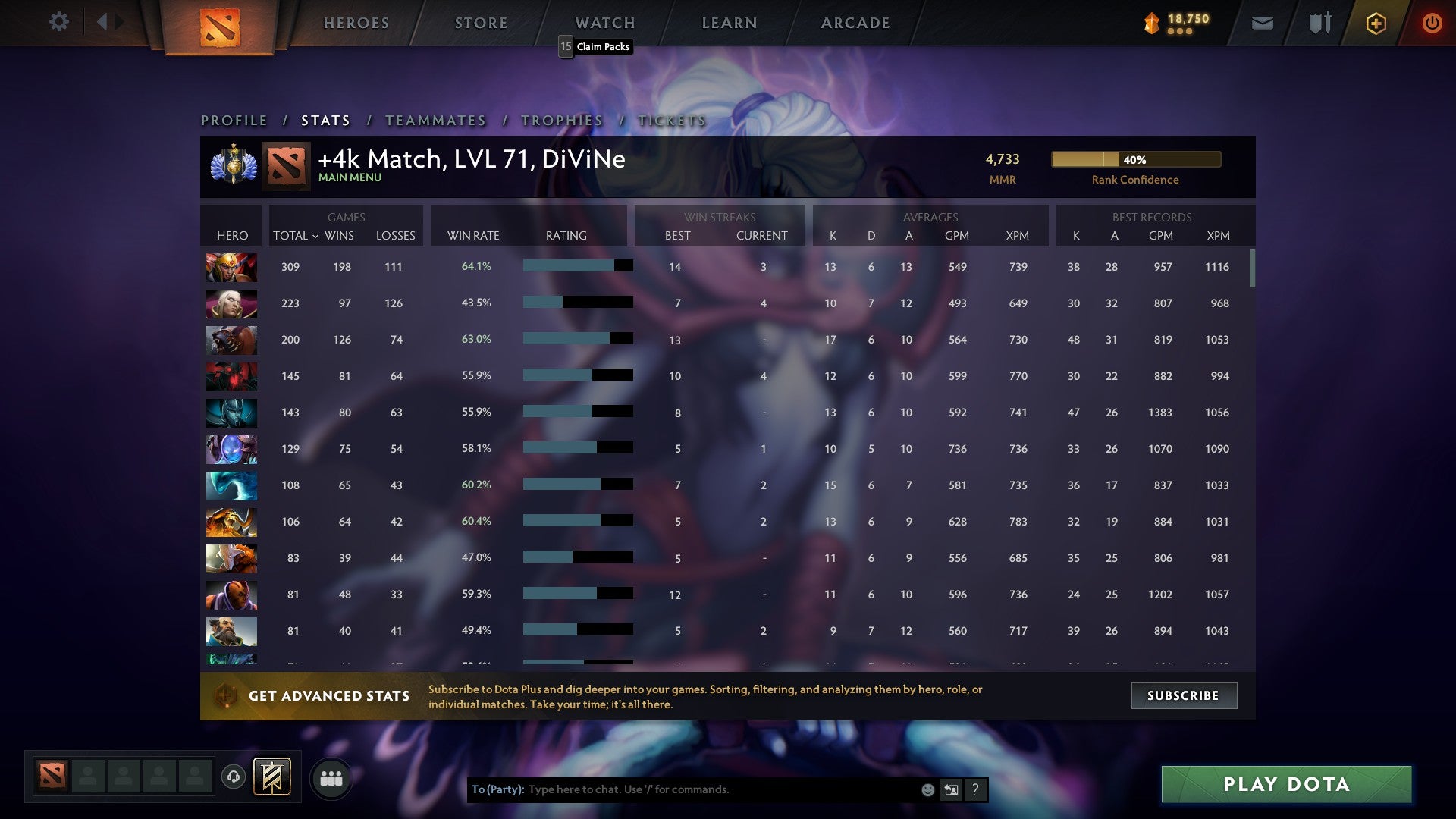This screenshot has width=1456, height=819.
Task: Open Dota Plus via the hexagon plus icon
Action: [x=1375, y=22]
